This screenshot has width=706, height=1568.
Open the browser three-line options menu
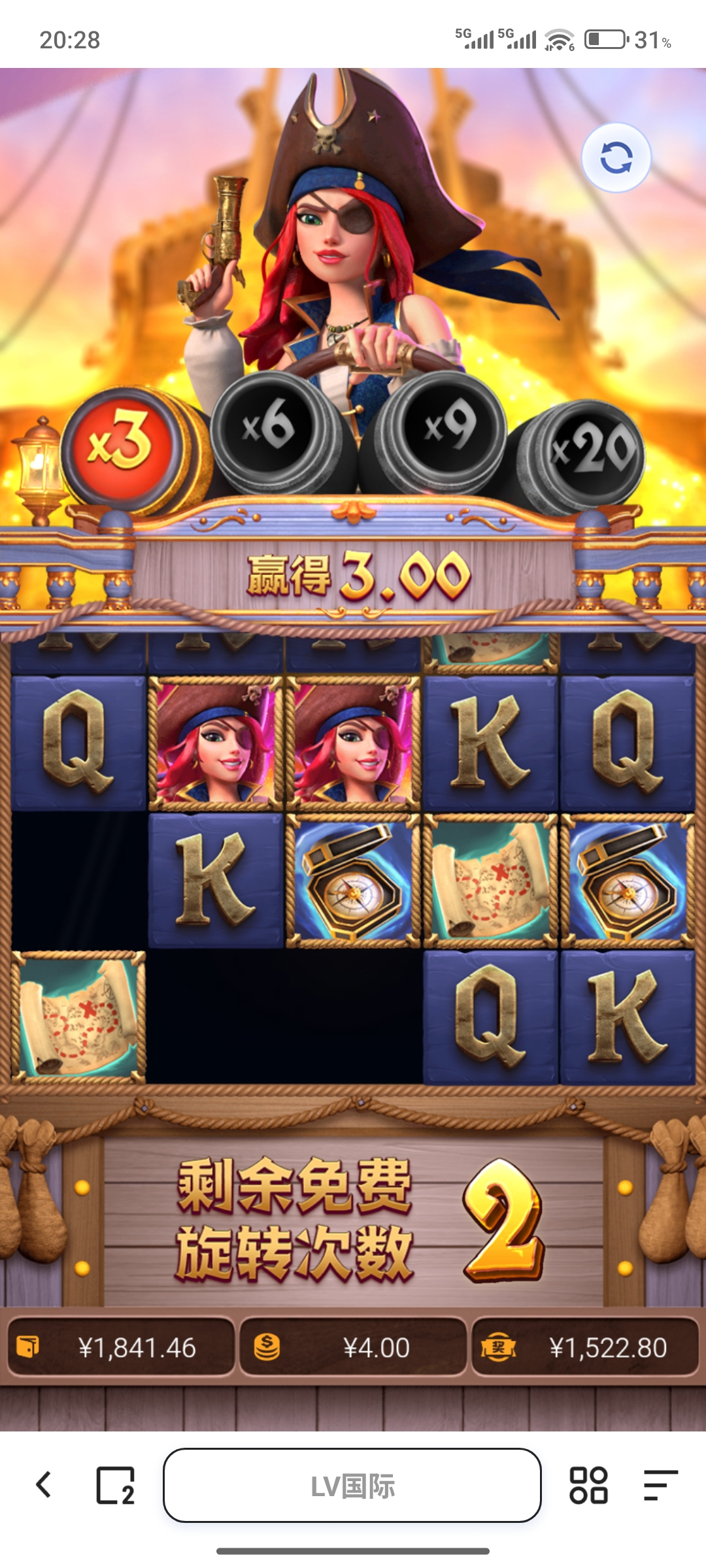tap(660, 1485)
